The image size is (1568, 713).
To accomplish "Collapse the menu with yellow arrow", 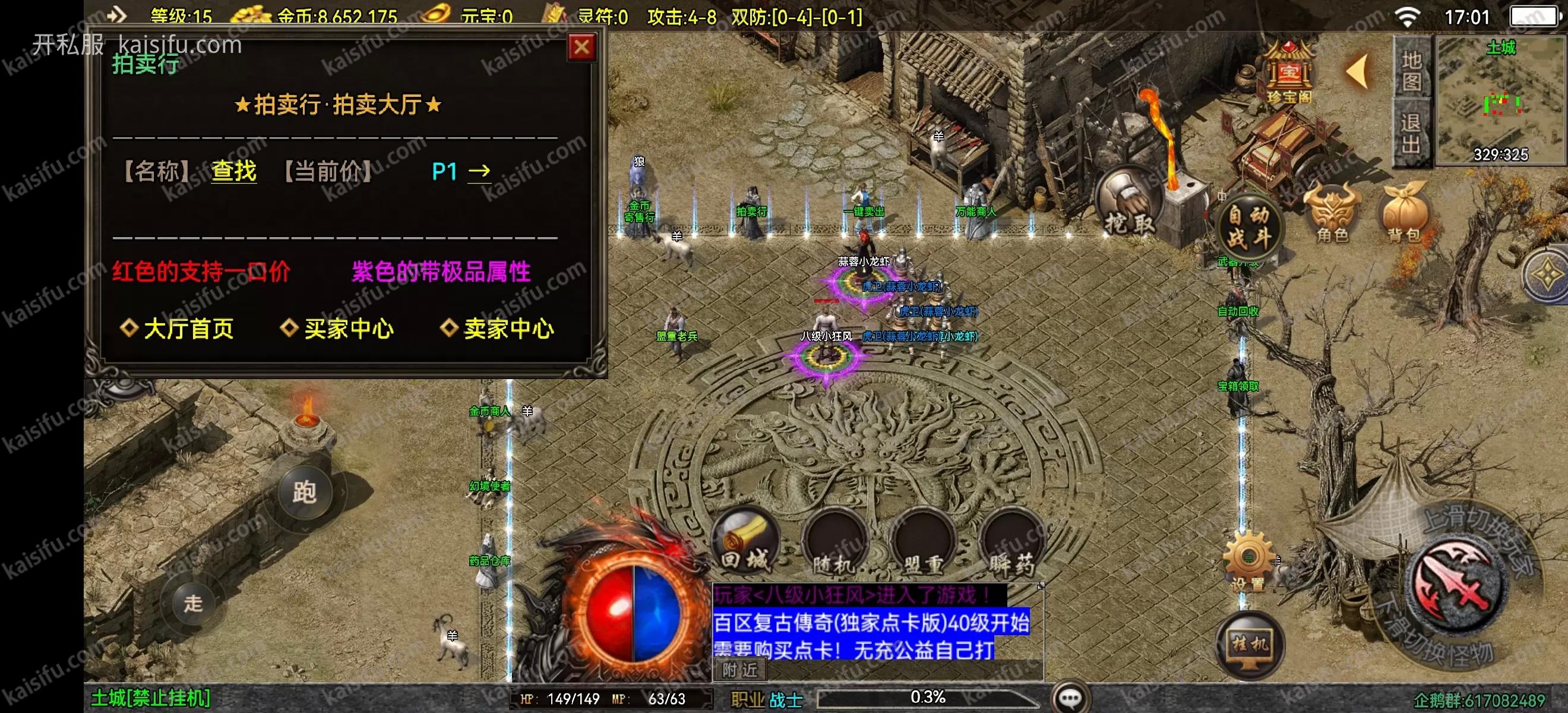I will [1358, 72].
